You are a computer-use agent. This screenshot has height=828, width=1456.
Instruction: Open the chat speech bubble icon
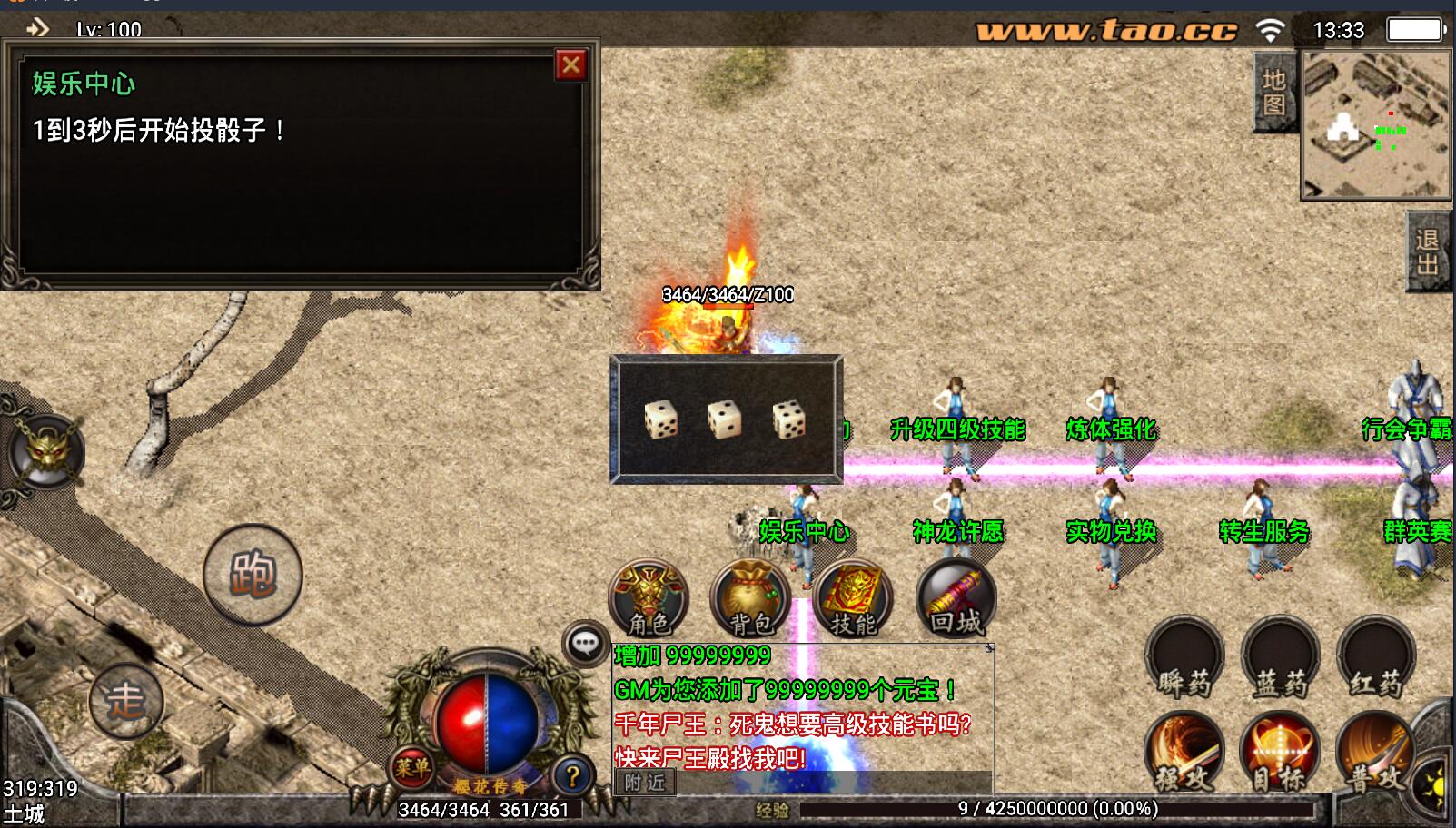point(585,644)
